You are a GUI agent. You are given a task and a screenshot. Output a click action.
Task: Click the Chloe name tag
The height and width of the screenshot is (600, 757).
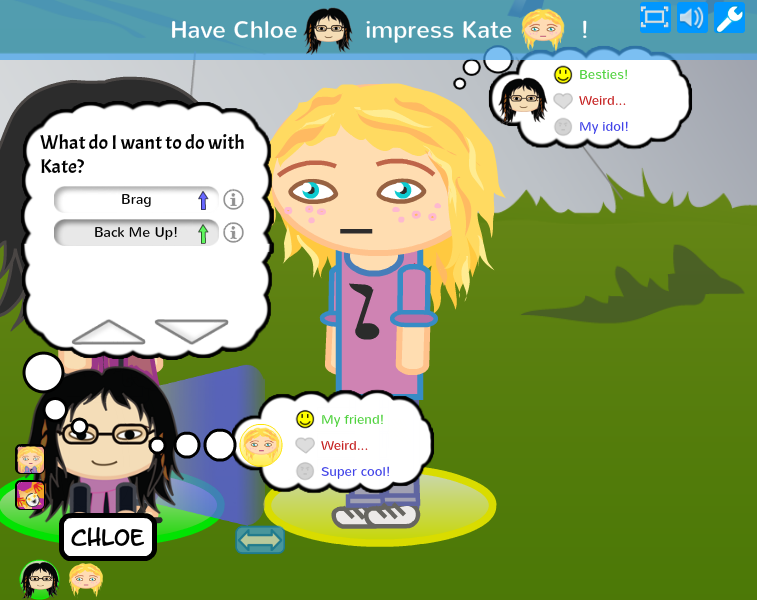[x=108, y=538]
